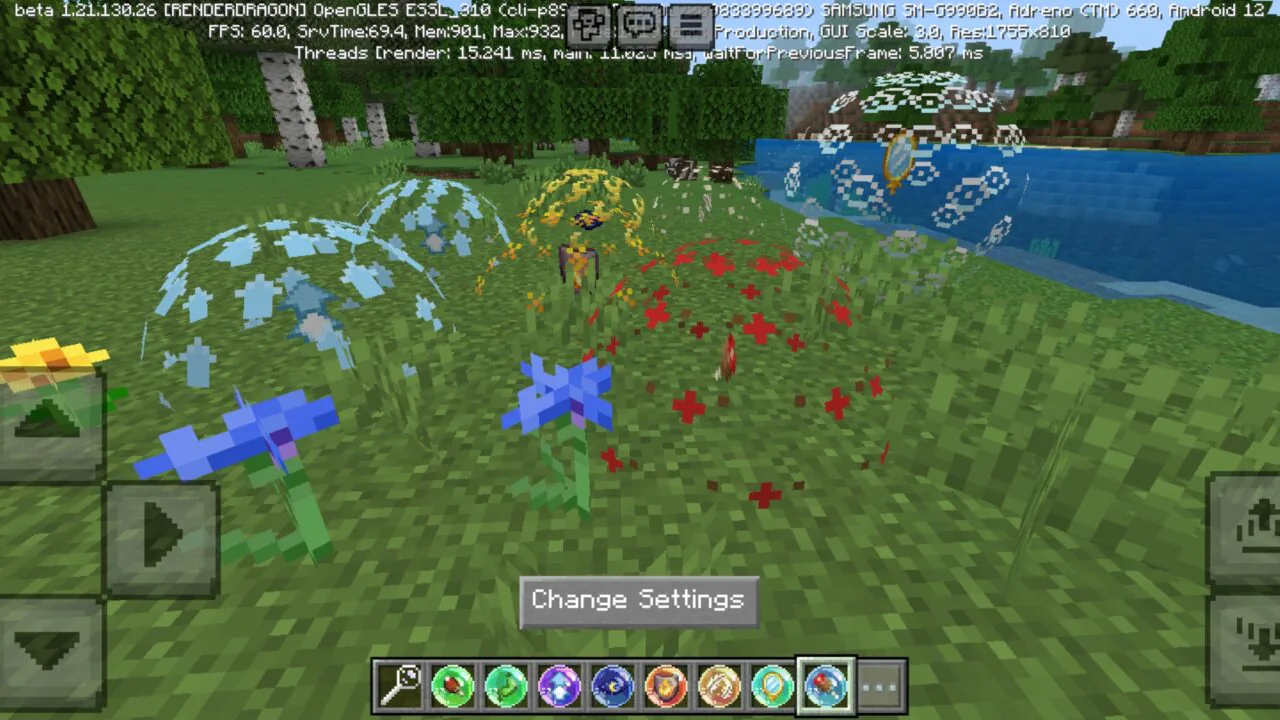Select the dark blue night vision potion orb
This screenshot has width=1280, height=720.
612,684
